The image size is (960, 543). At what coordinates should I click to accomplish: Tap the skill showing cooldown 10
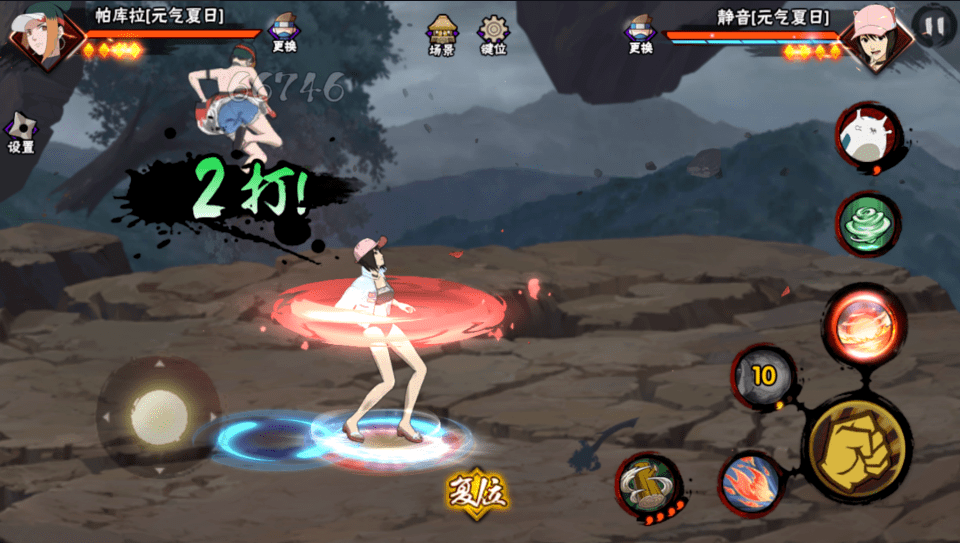tap(764, 376)
